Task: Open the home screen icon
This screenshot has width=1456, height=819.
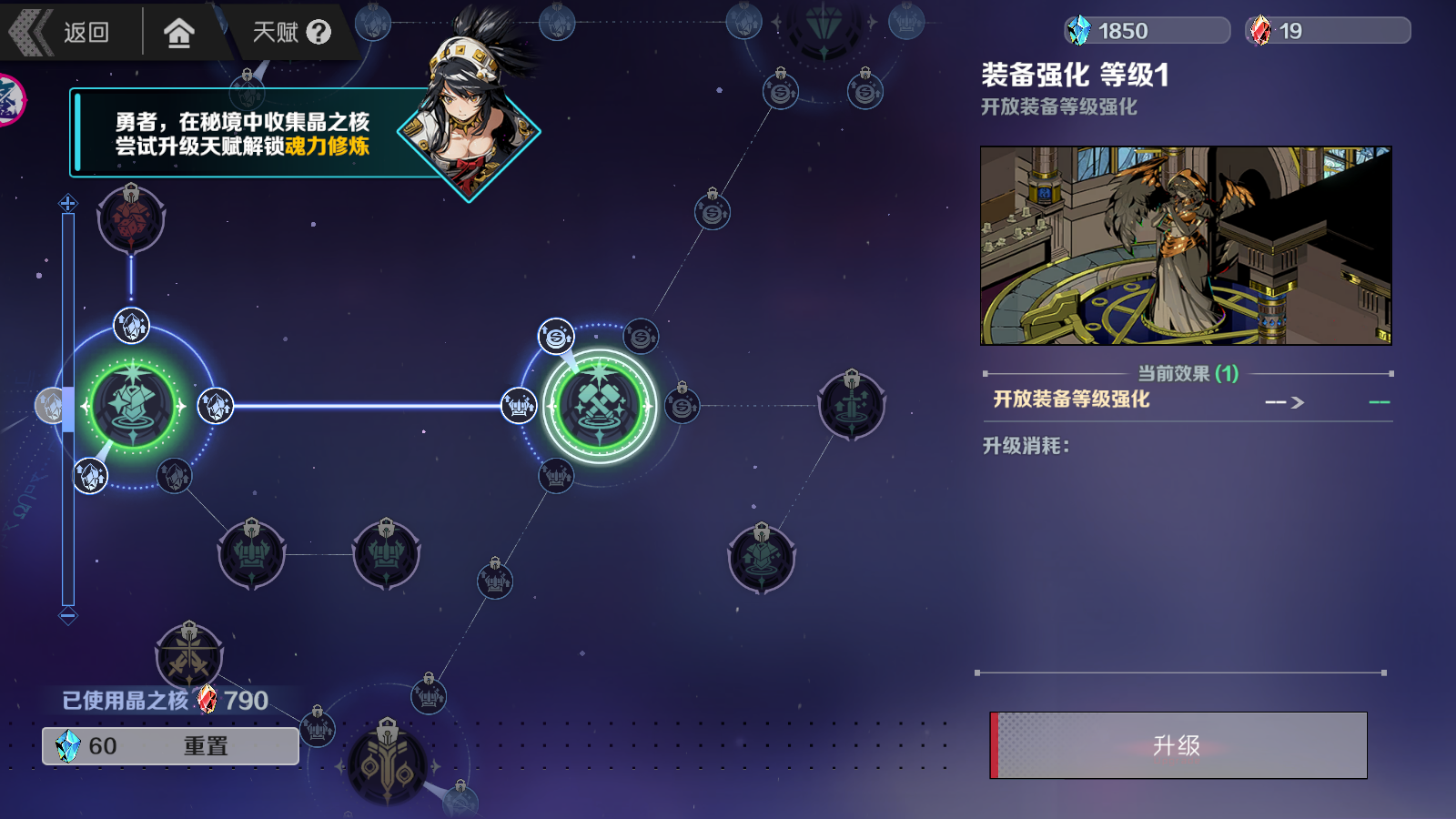Action: [x=179, y=33]
